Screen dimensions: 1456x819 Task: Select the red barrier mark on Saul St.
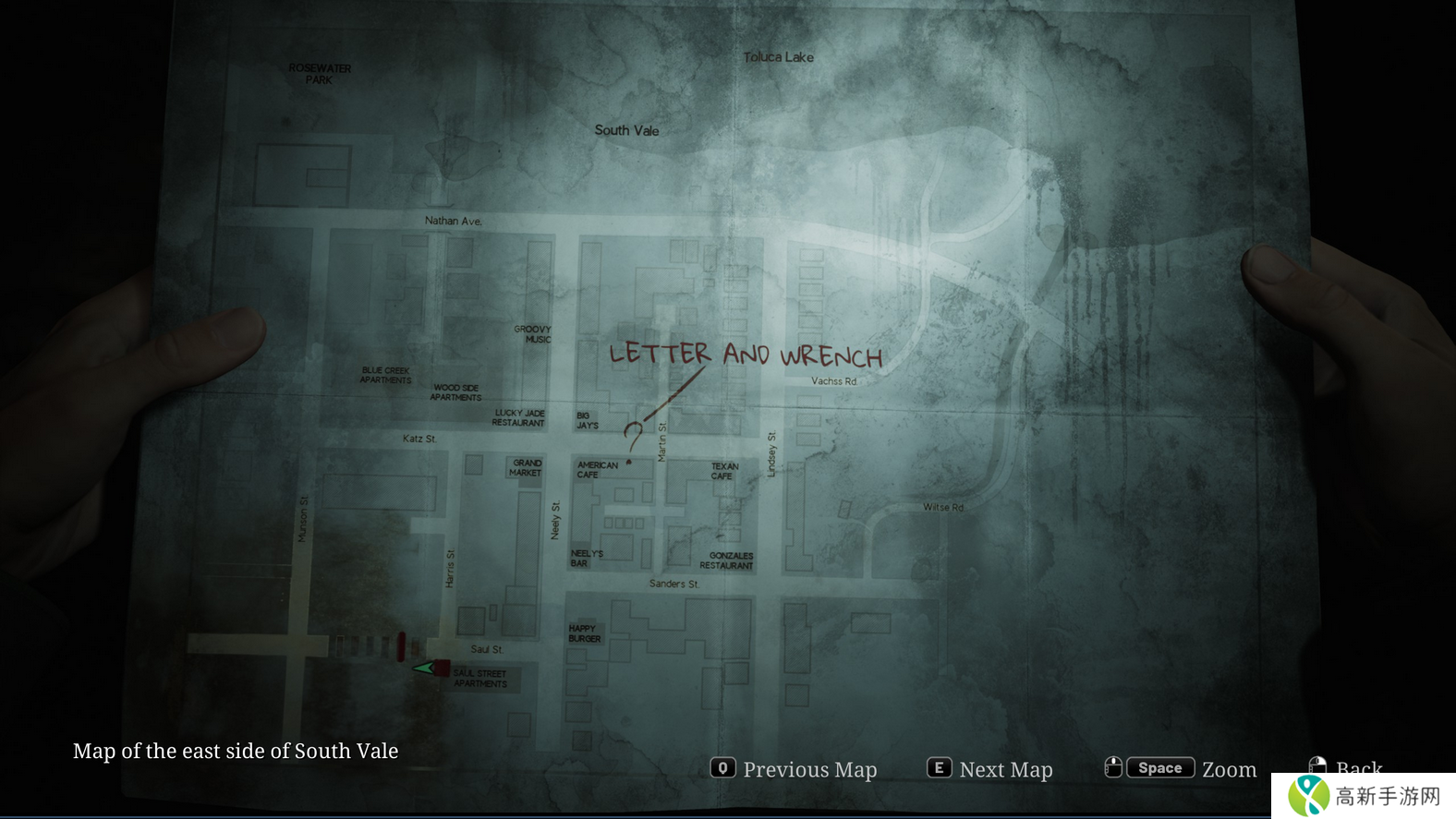click(x=401, y=646)
